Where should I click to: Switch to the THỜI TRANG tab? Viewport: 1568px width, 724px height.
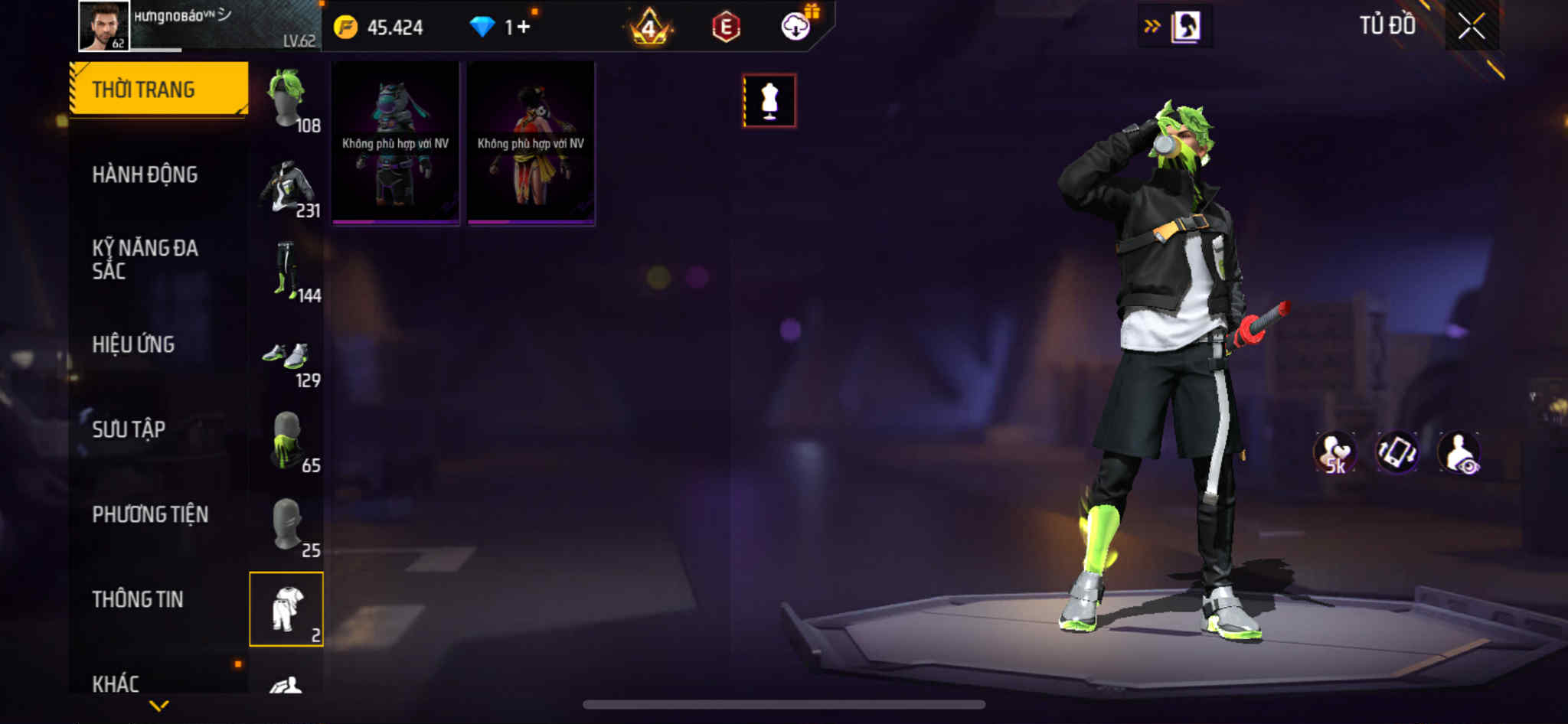click(158, 89)
